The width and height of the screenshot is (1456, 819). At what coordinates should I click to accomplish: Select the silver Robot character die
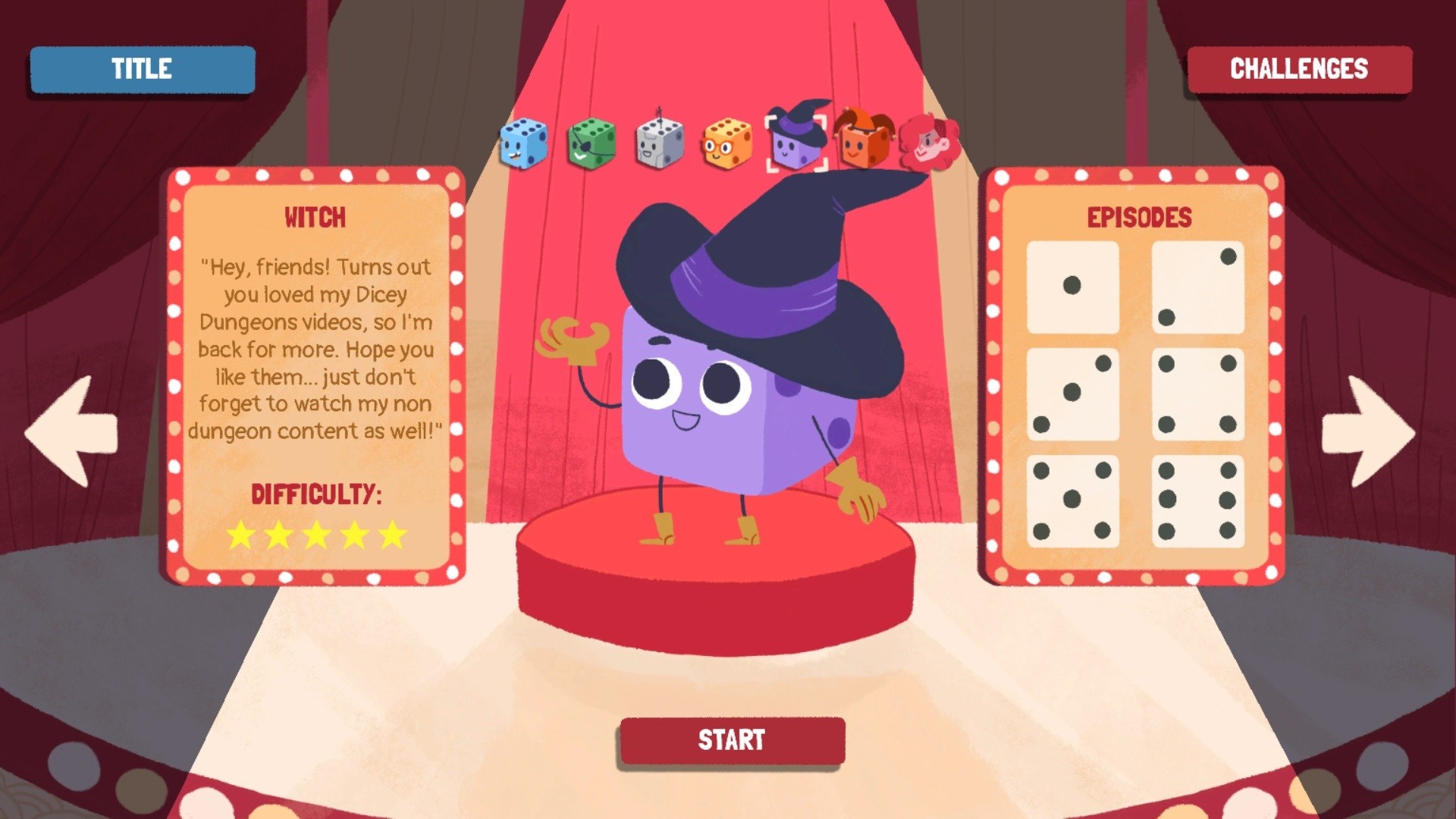click(656, 143)
